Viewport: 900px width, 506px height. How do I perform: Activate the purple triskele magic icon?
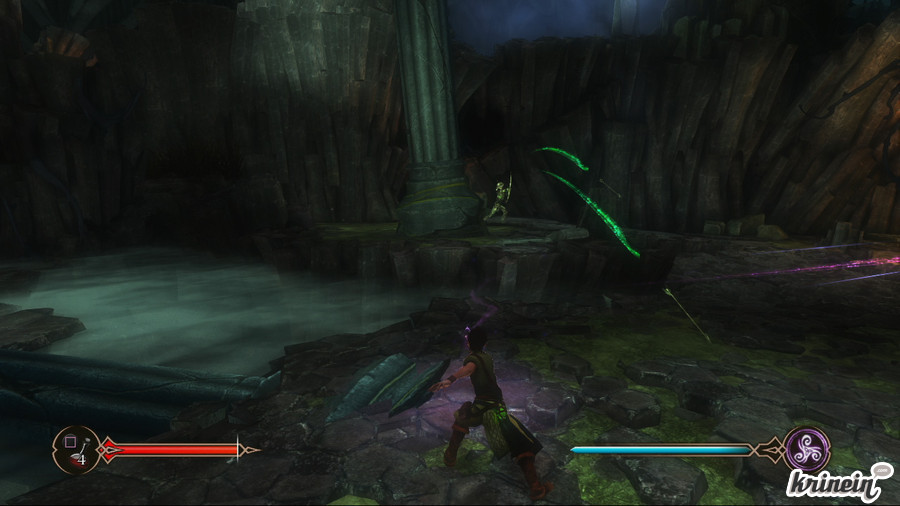[x=806, y=449]
